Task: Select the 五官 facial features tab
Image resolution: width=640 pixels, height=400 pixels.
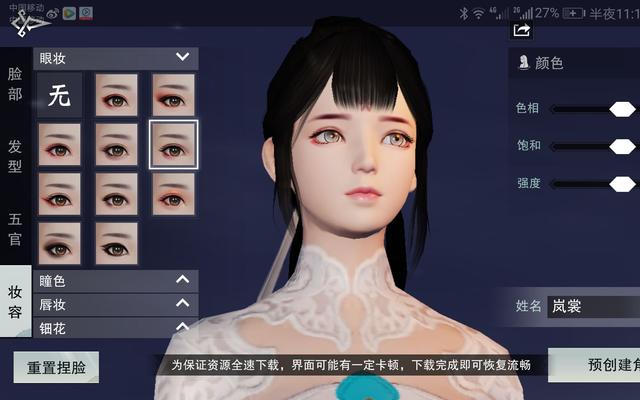Action: tap(15, 228)
